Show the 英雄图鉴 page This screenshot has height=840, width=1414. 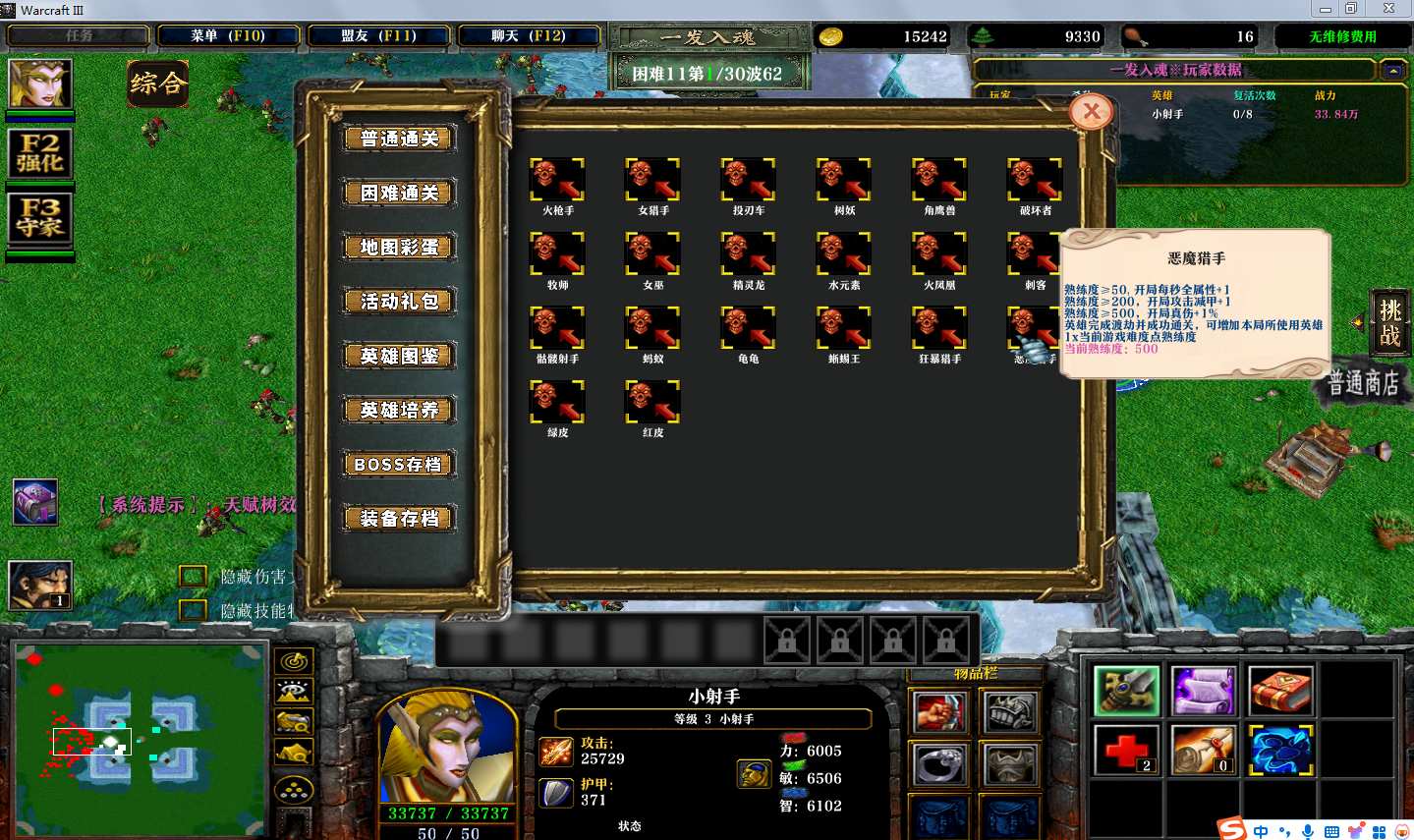click(x=399, y=356)
